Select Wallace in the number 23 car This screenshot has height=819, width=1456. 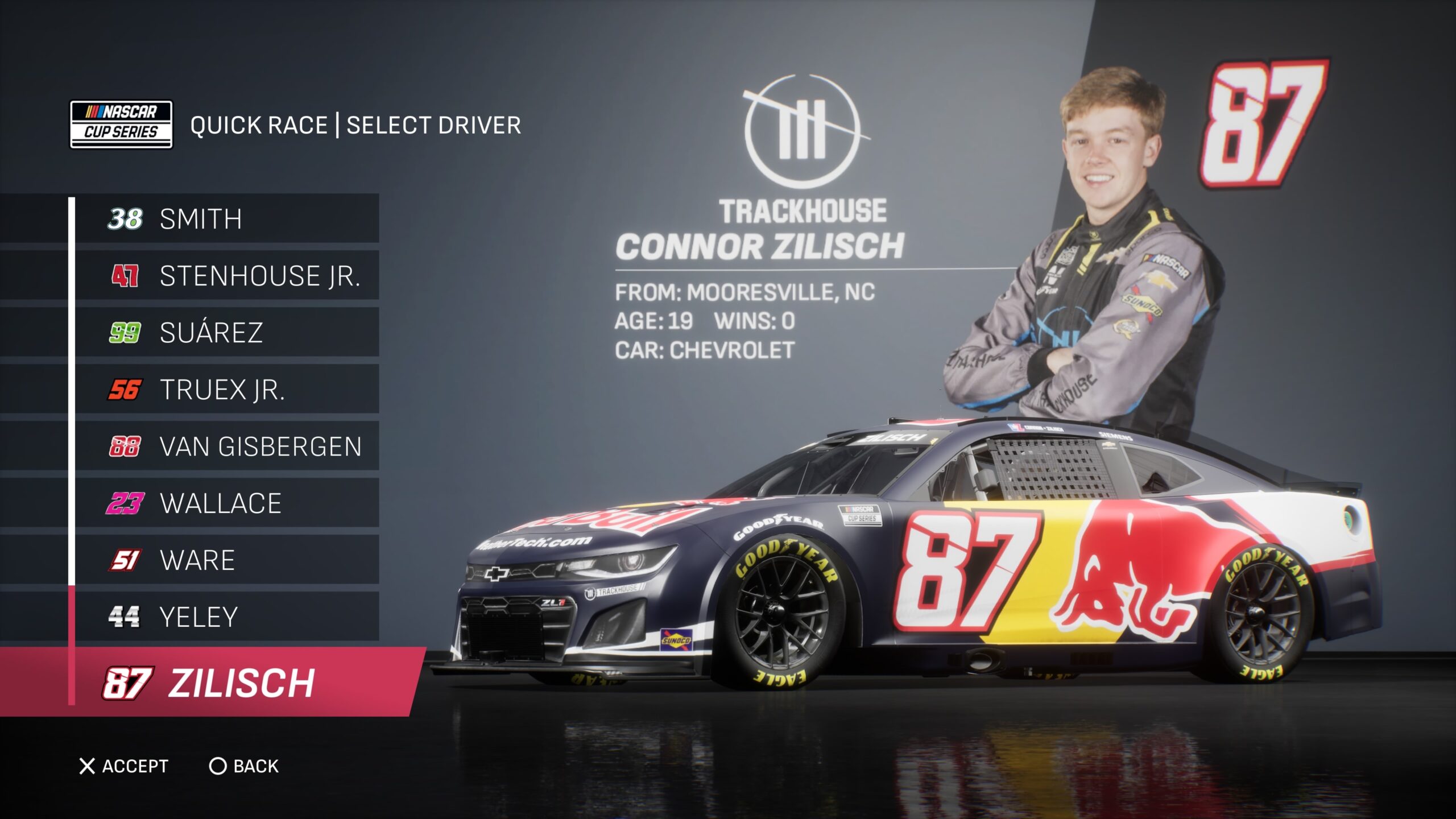[x=227, y=503]
